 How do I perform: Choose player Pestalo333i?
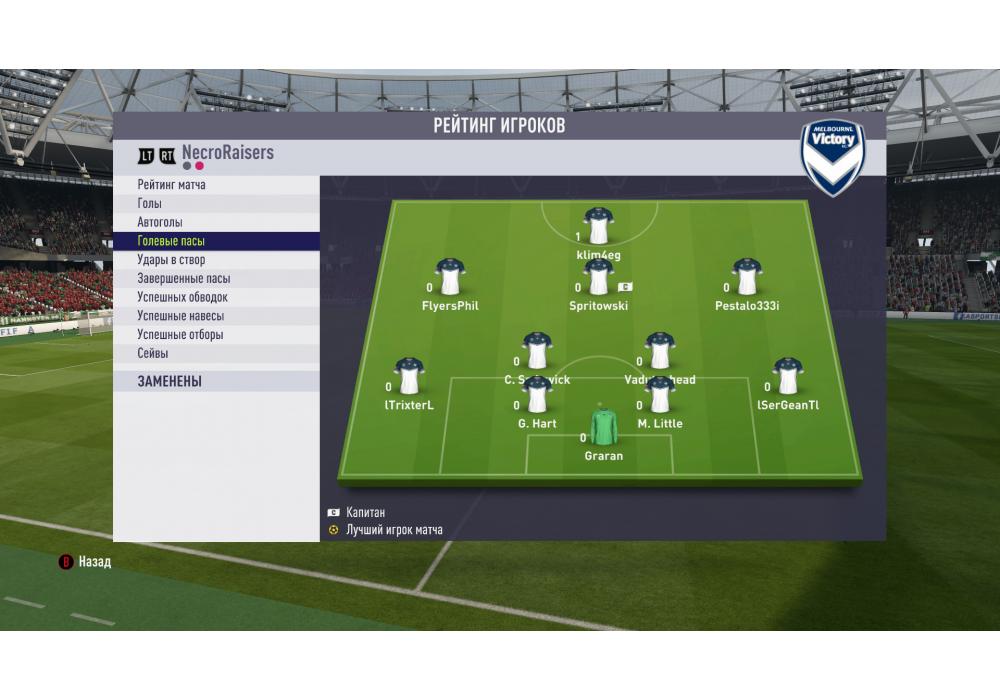(747, 278)
